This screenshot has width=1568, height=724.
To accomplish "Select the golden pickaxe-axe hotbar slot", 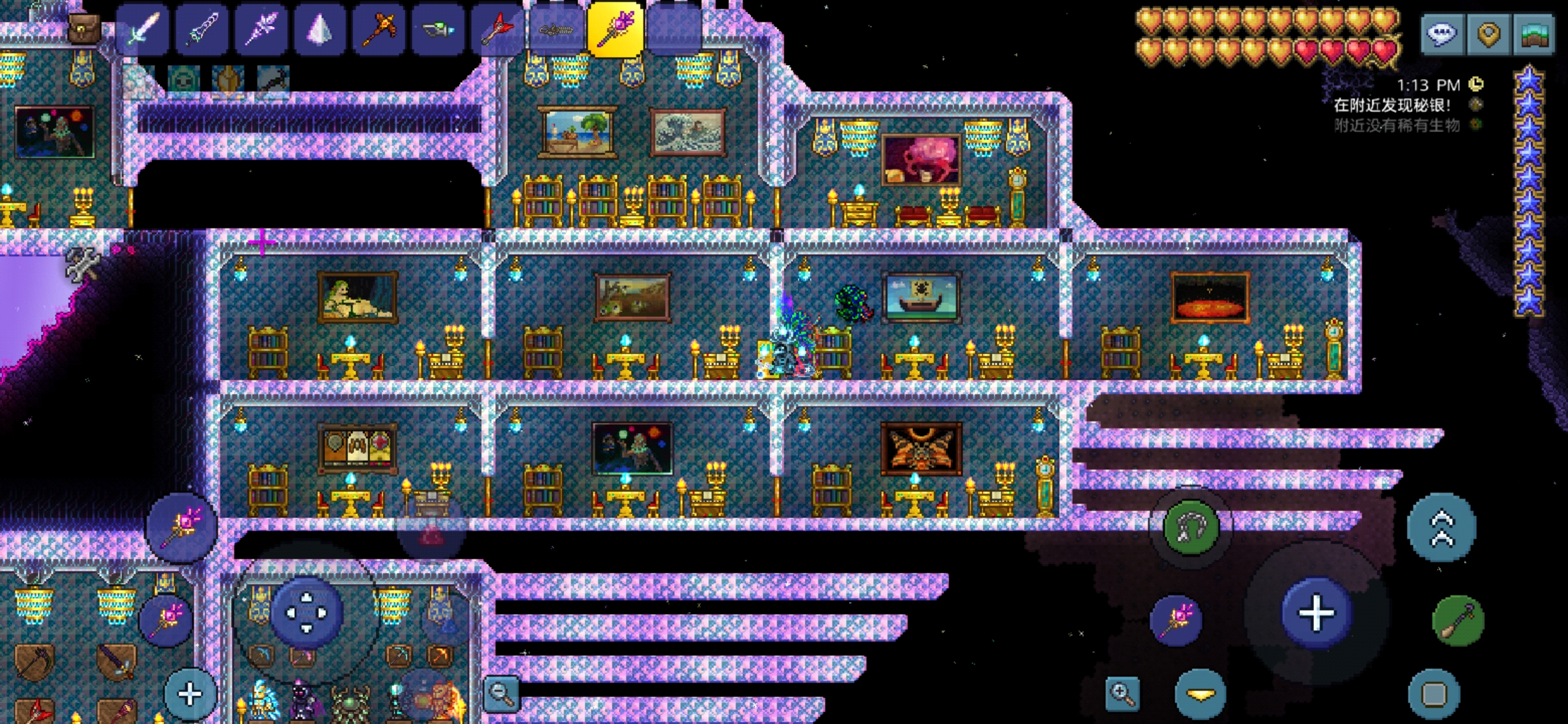I will tap(379, 30).
